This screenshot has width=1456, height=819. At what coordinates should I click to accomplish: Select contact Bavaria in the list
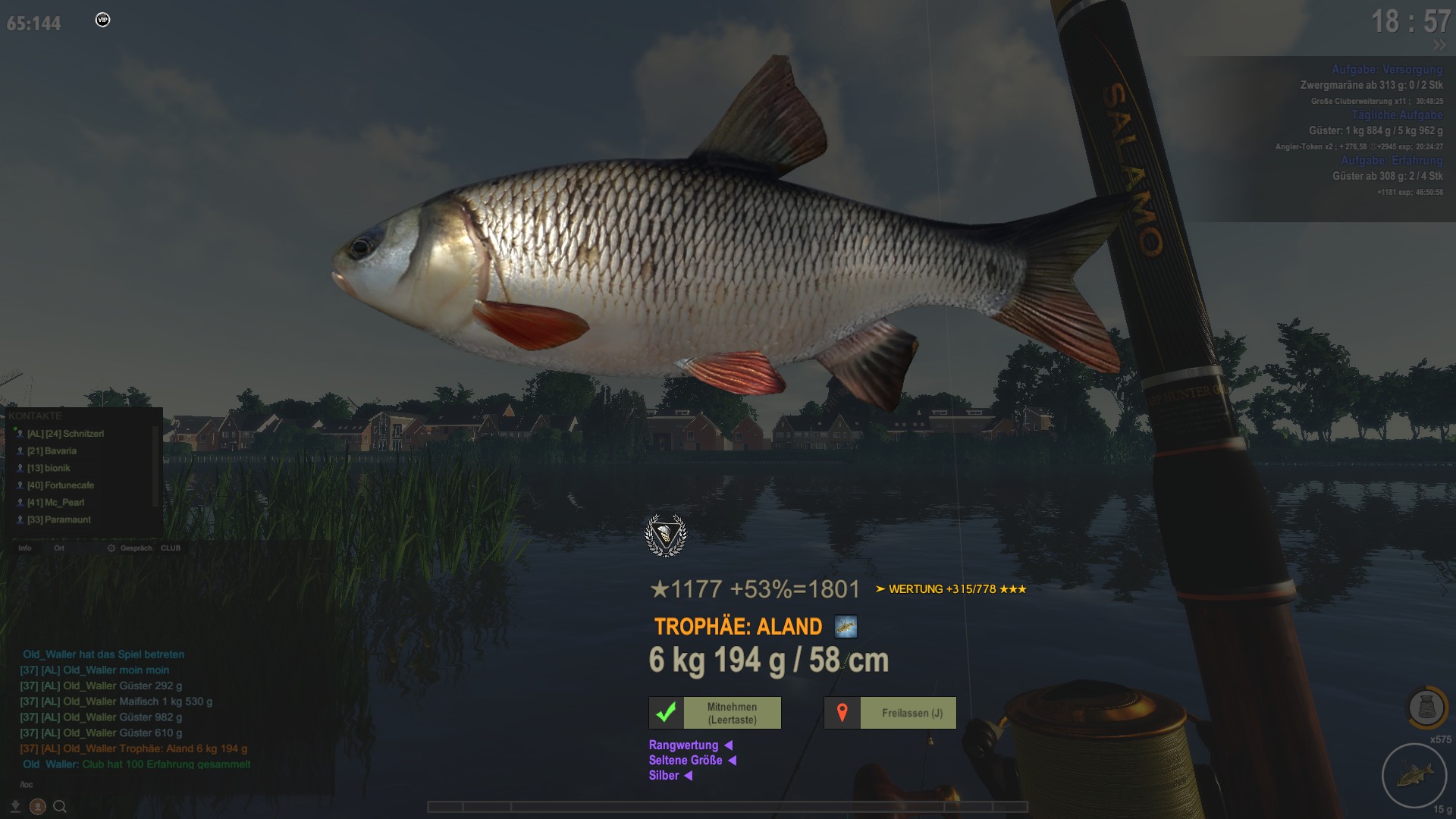[52, 451]
